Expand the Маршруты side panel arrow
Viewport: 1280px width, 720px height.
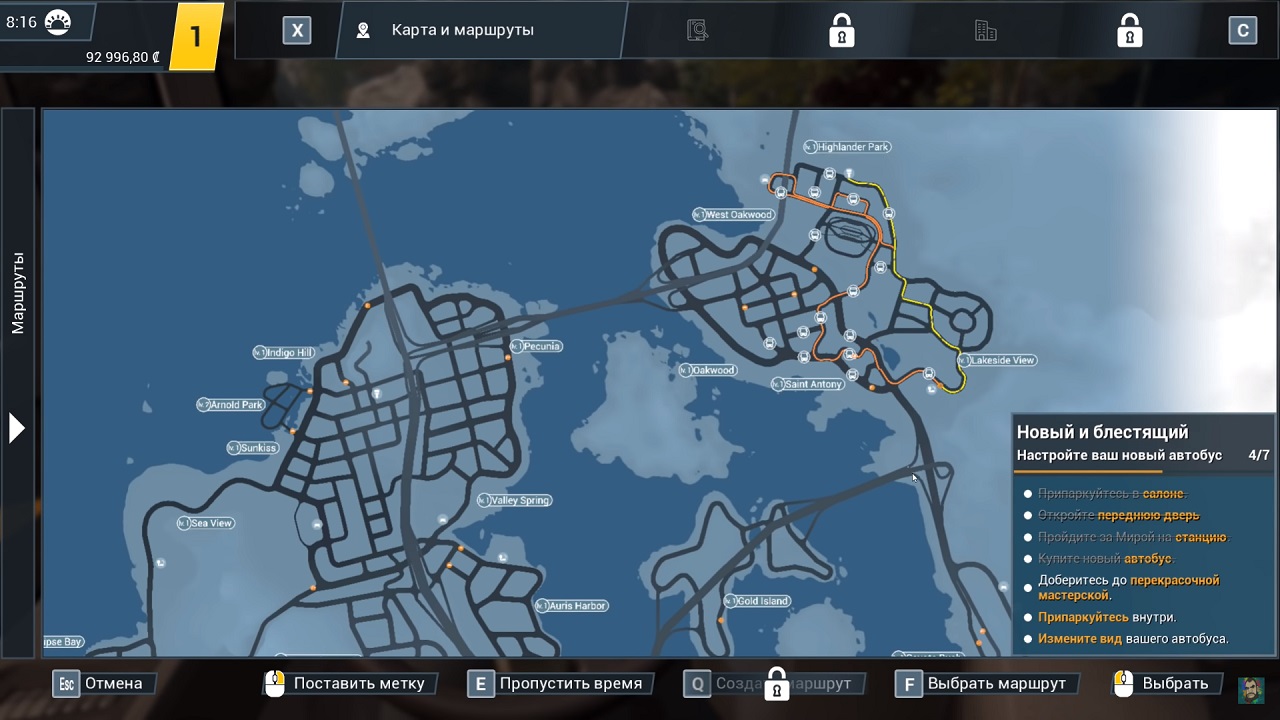click(x=17, y=427)
